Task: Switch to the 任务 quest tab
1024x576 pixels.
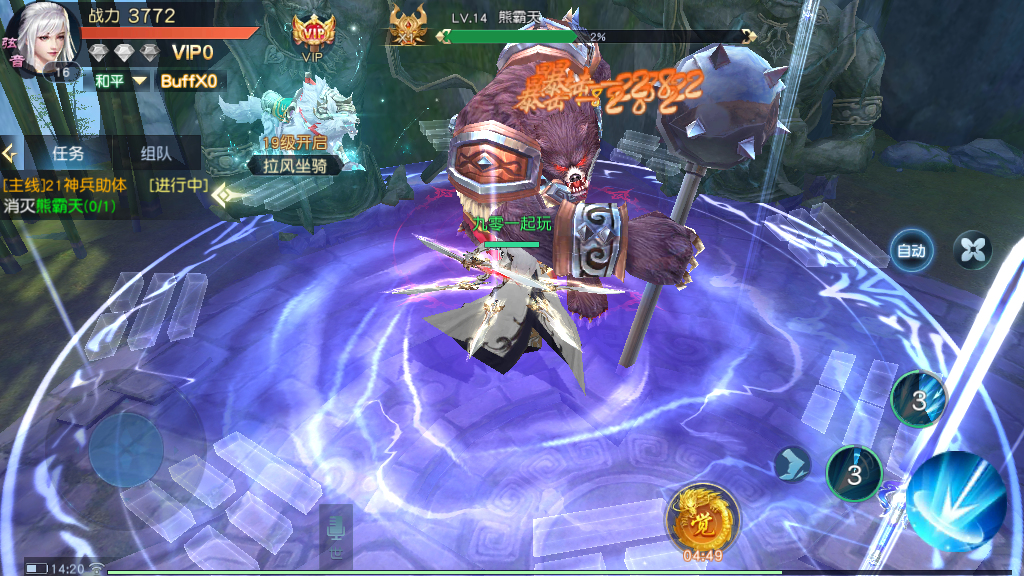Action: (68, 154)
